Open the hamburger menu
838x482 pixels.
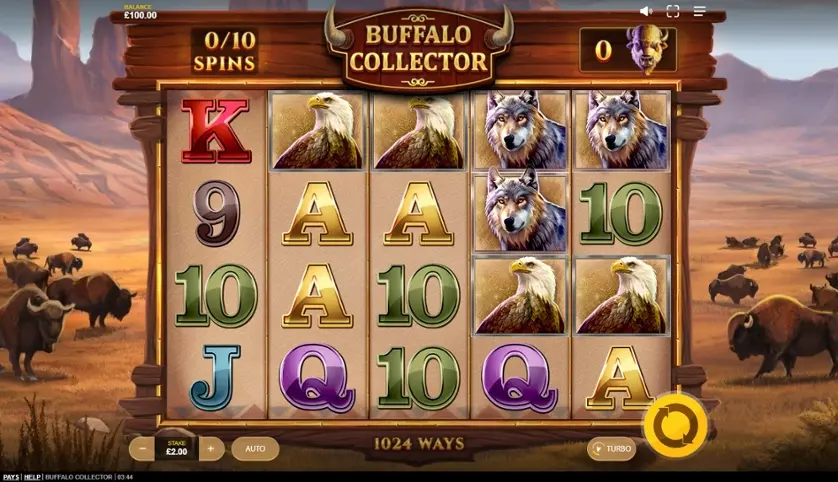pos(699,11)
